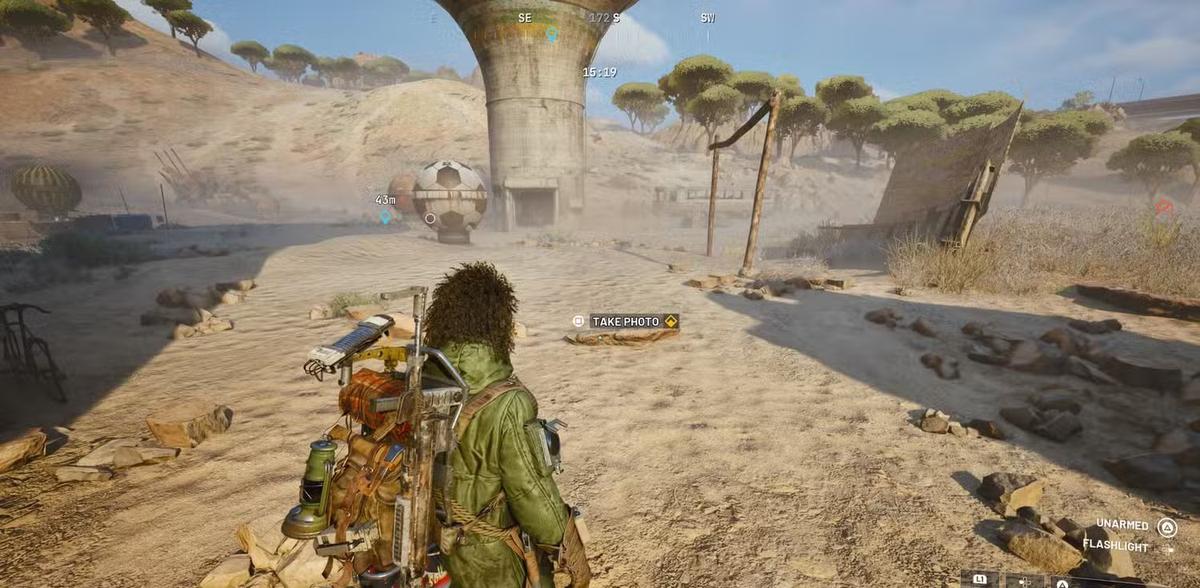Select the teal 43m distance waypoint marker
The width and height of the screenshot is (1200, 588).
[x=385, y=216]
